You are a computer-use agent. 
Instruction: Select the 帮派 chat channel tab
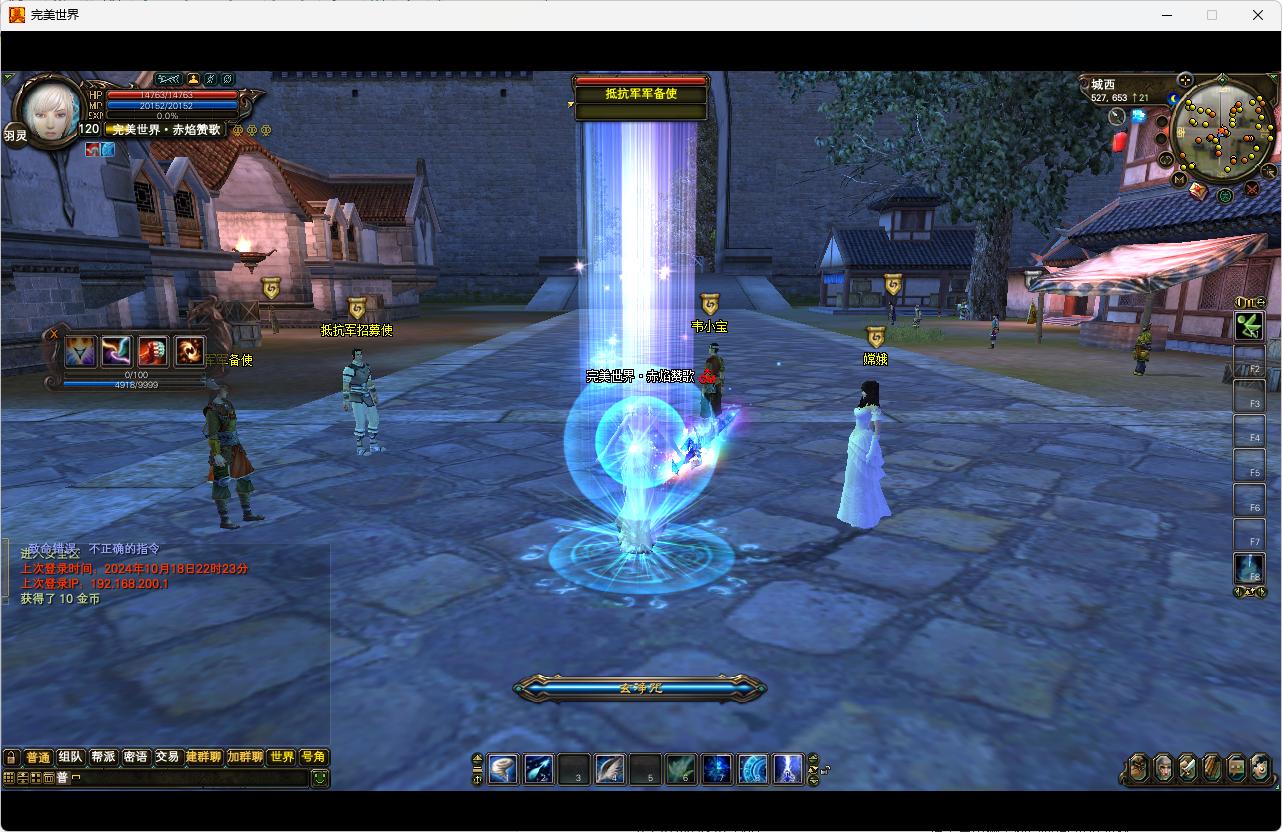(103, 758)
